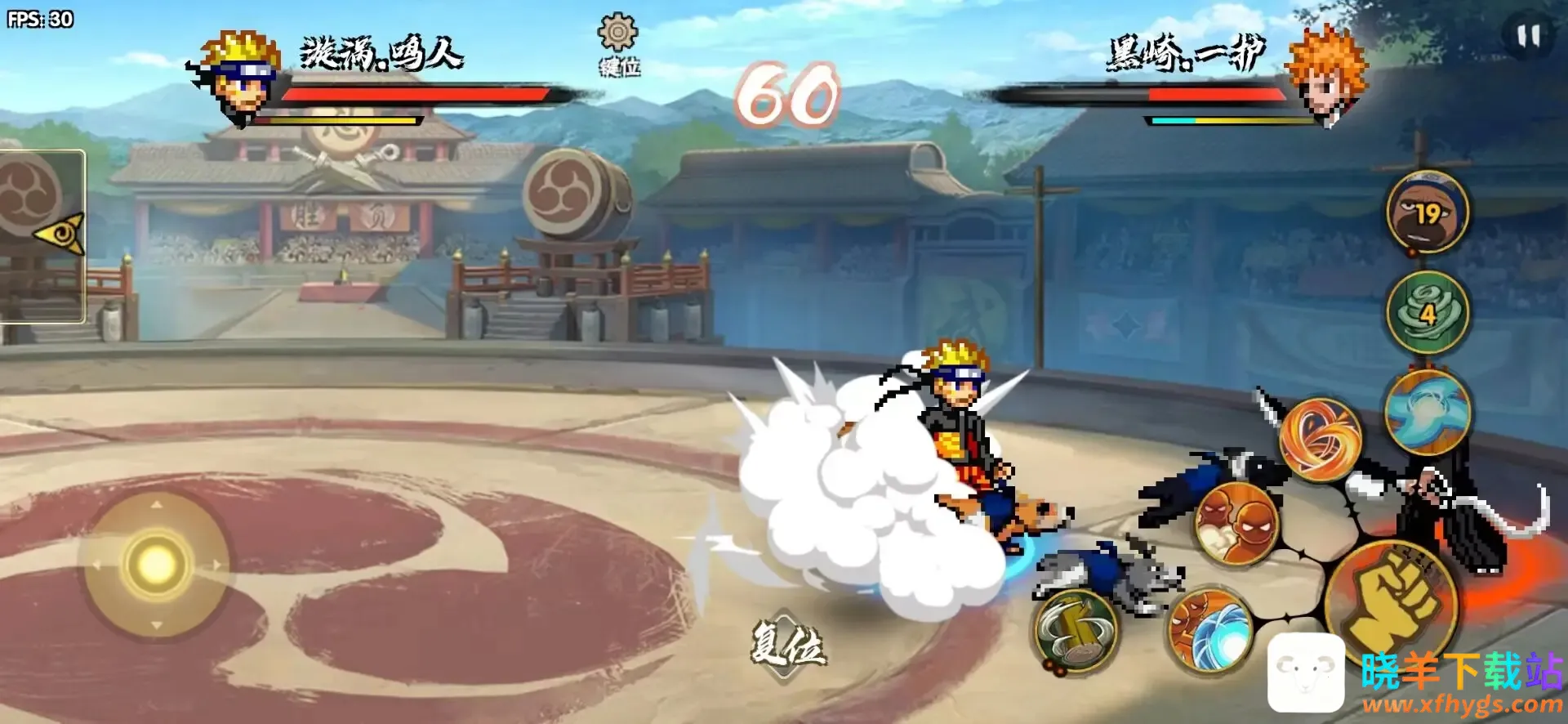This screenshot has height=724, width=1568.
Task: Select the green scroll icon showing 4
Action: click(x=1428, y=313)
